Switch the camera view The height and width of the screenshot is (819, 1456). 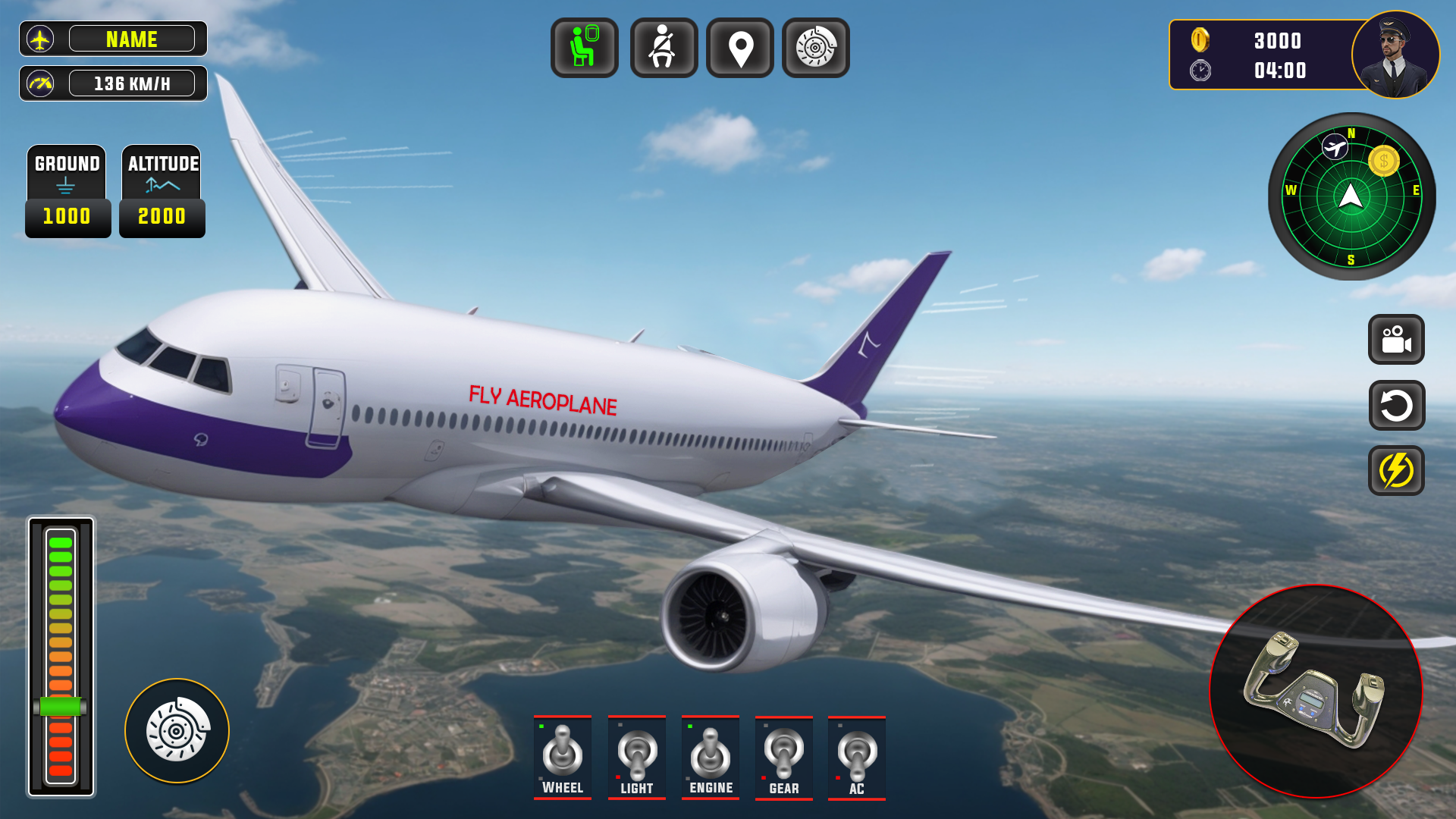(1396, 340)
